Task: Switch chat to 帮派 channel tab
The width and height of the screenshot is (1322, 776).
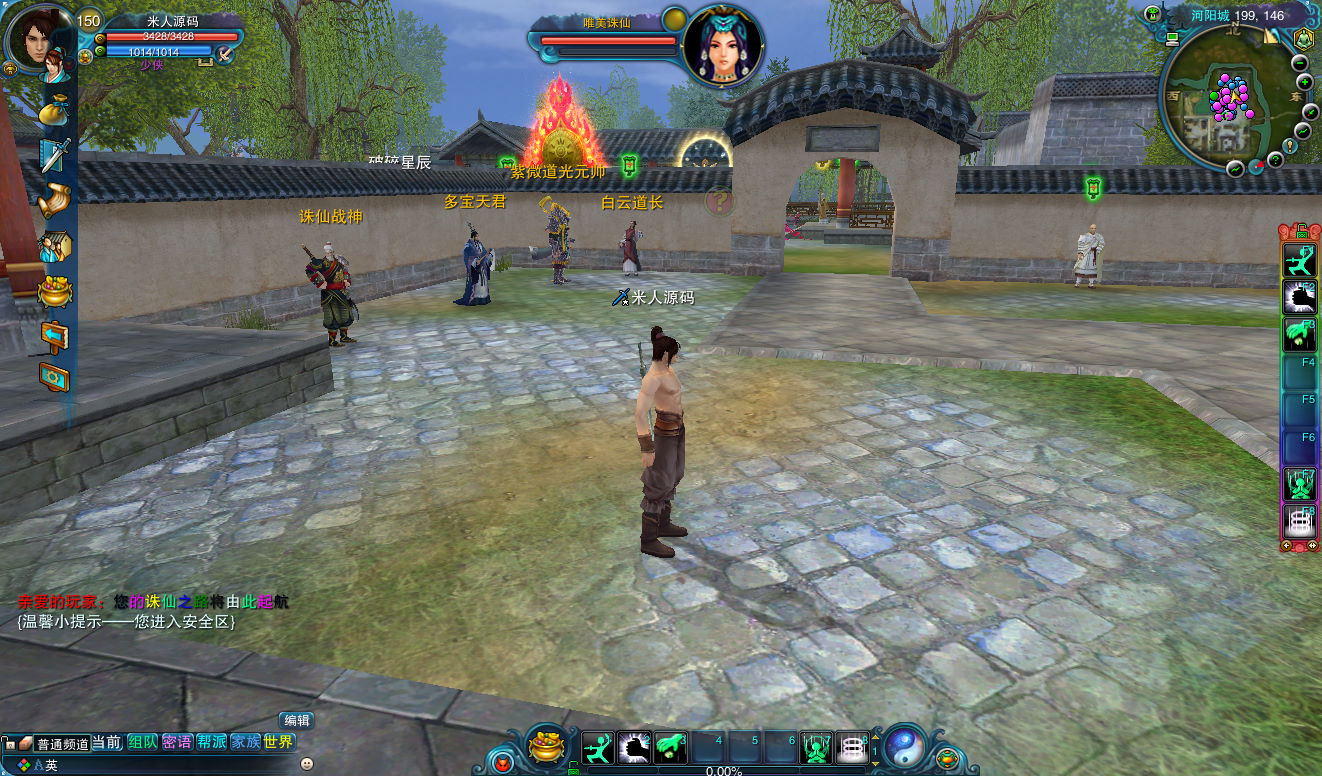Action: 211,742
